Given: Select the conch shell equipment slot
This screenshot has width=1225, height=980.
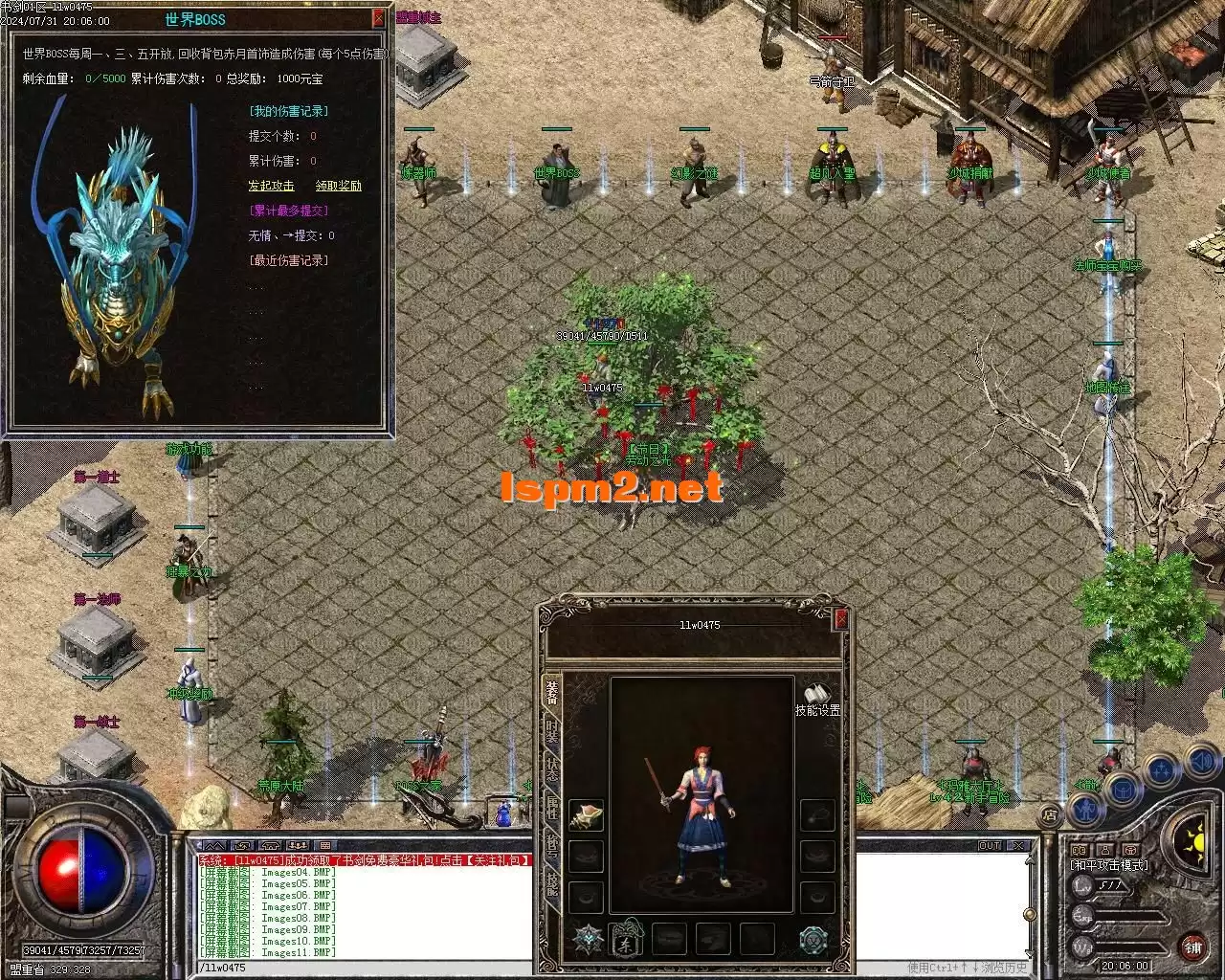Looking at the screenshot, I should coord(586,815).
